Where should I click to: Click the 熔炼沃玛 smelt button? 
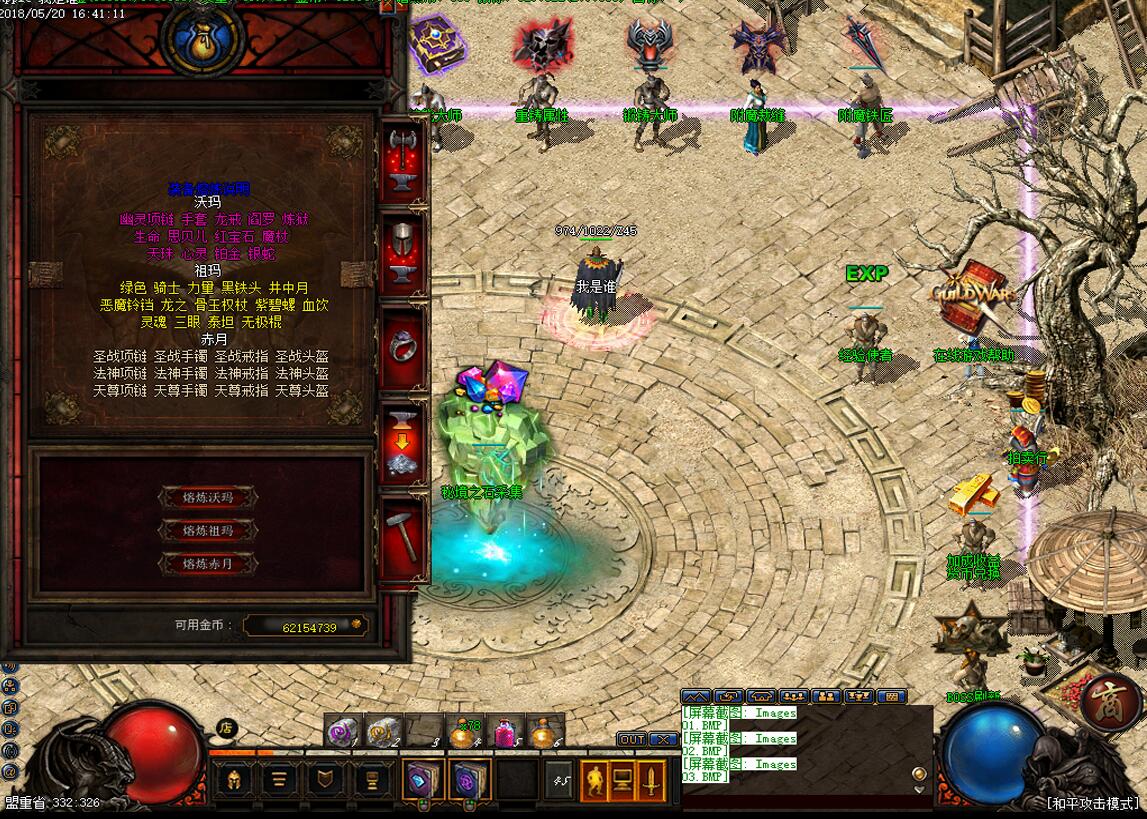point(207,497)
